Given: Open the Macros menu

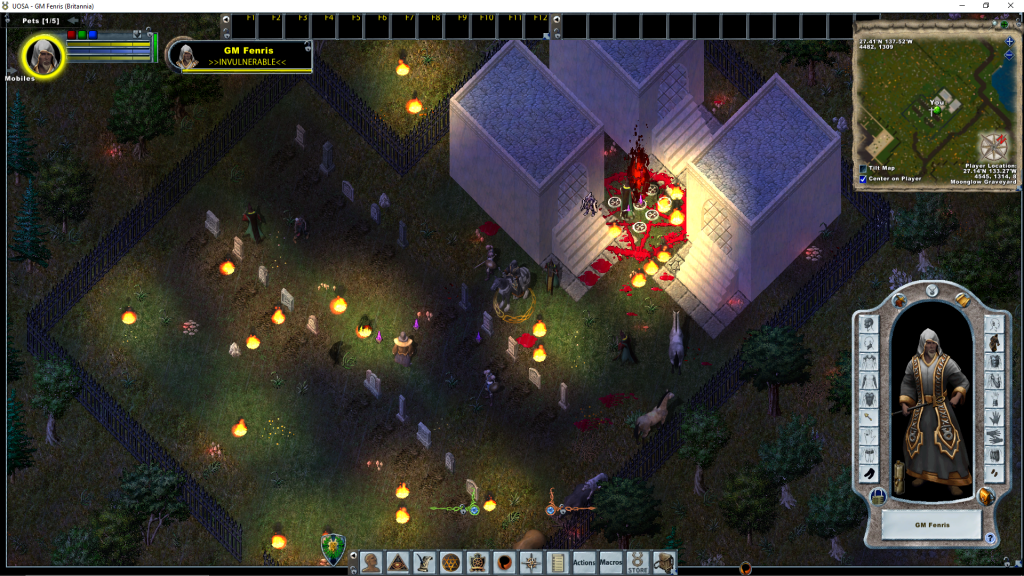Looking at the screenshot, I should pos(611,563).
